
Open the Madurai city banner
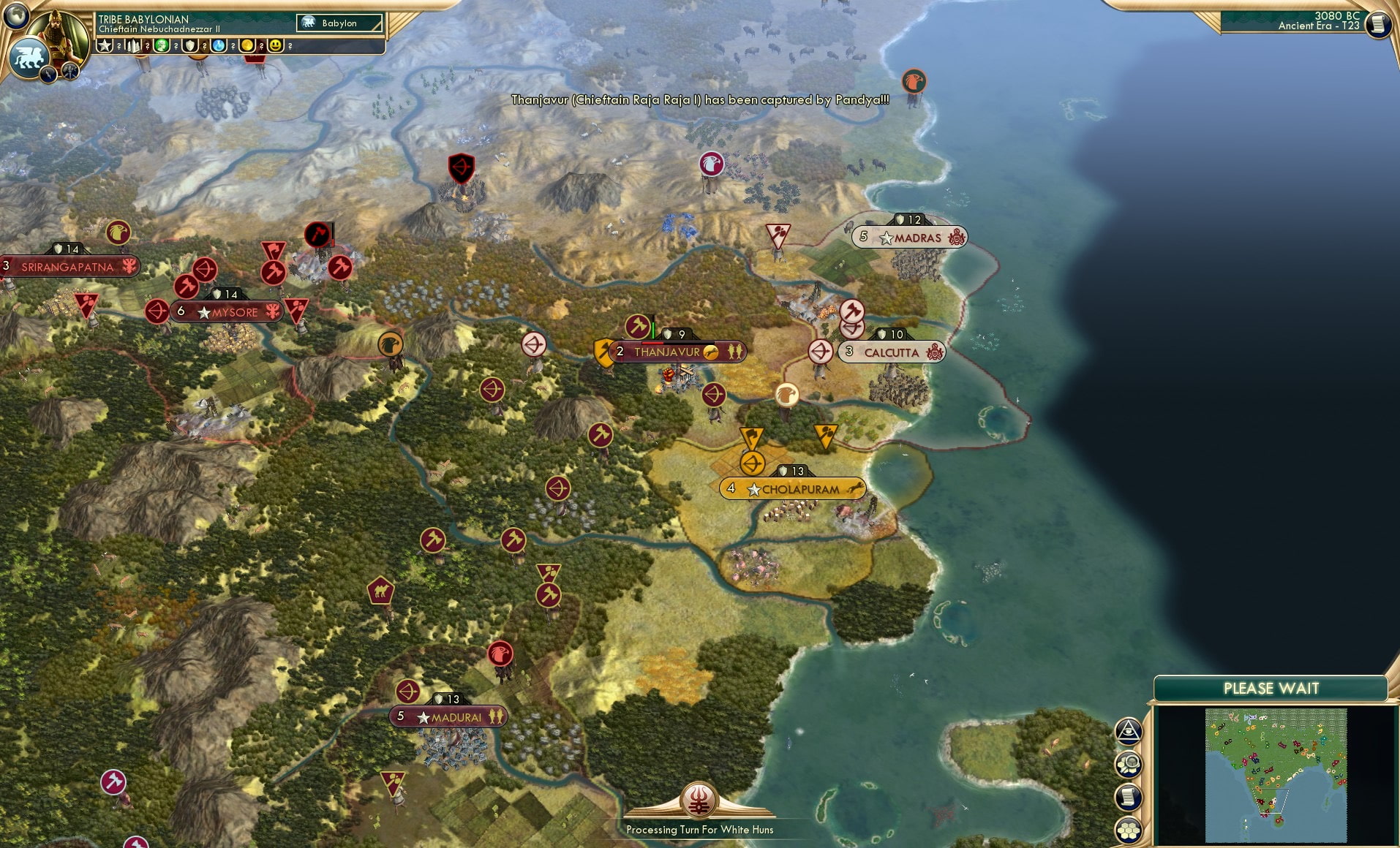[x=448, y=717]
